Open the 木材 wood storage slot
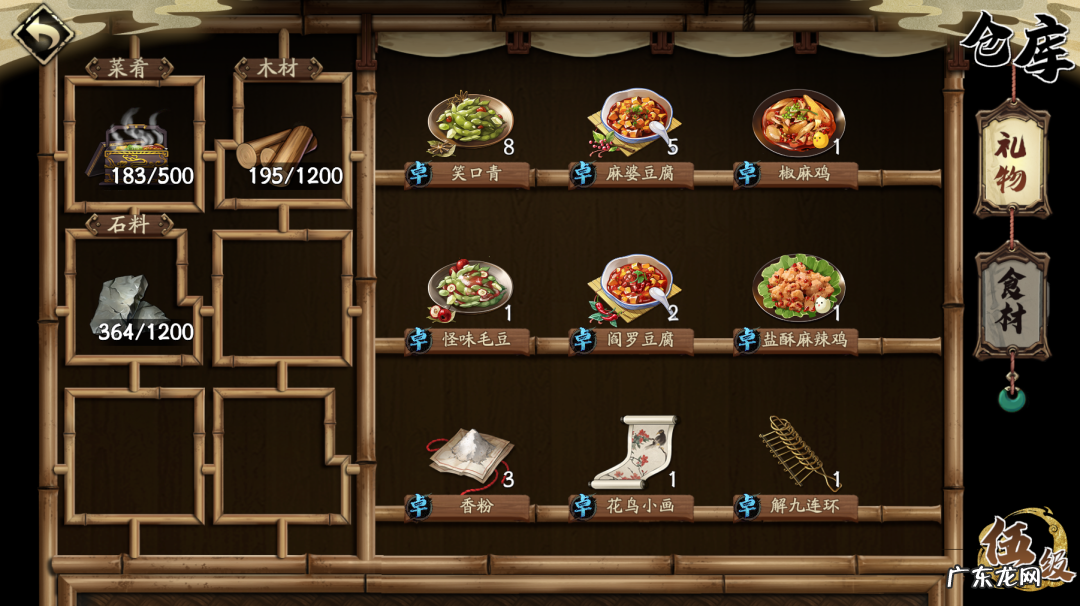The width and height of the screenshot is (1080, 606). pos(283,142)
